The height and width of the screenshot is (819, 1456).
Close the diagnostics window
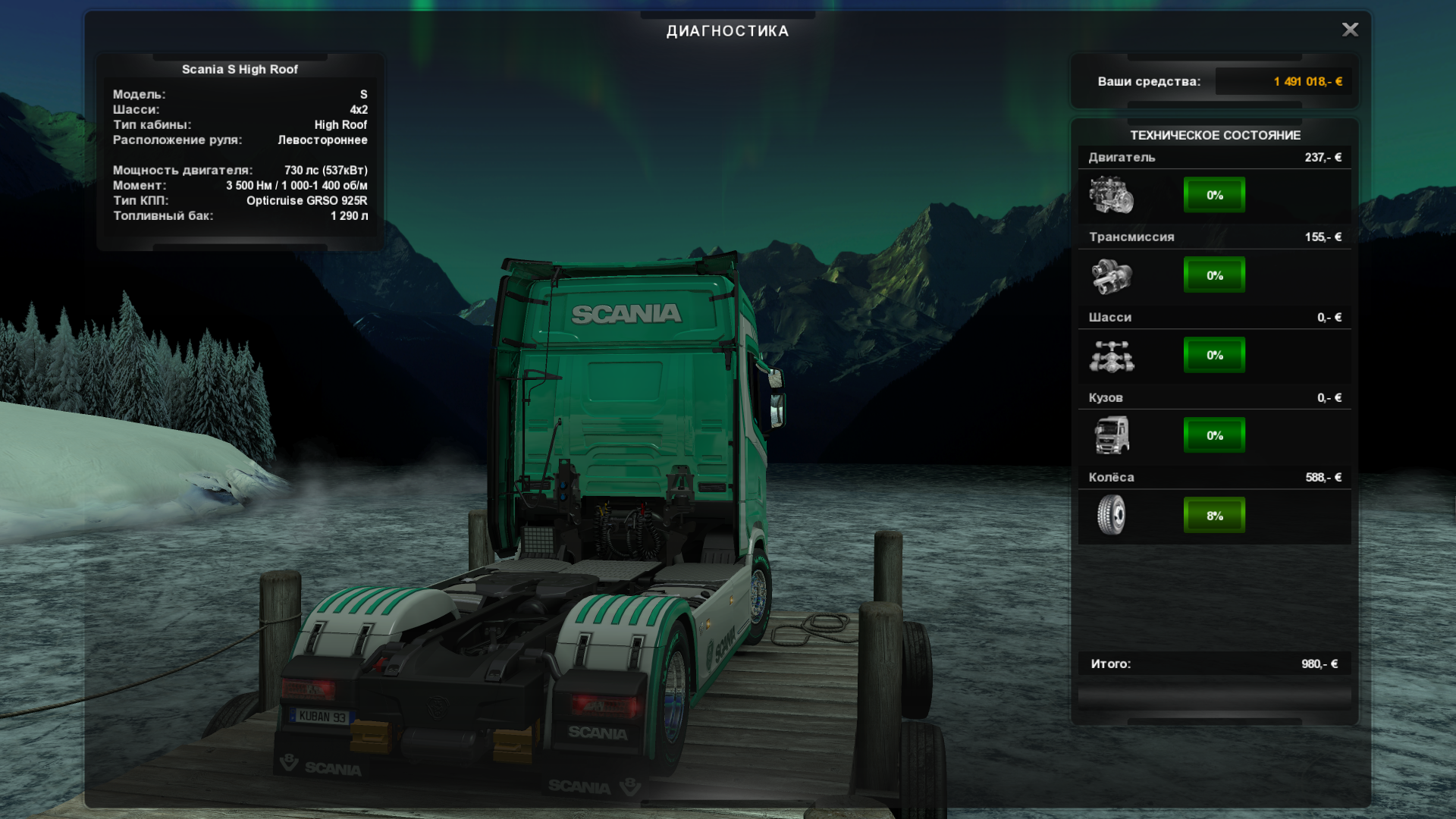(1350, 30)
